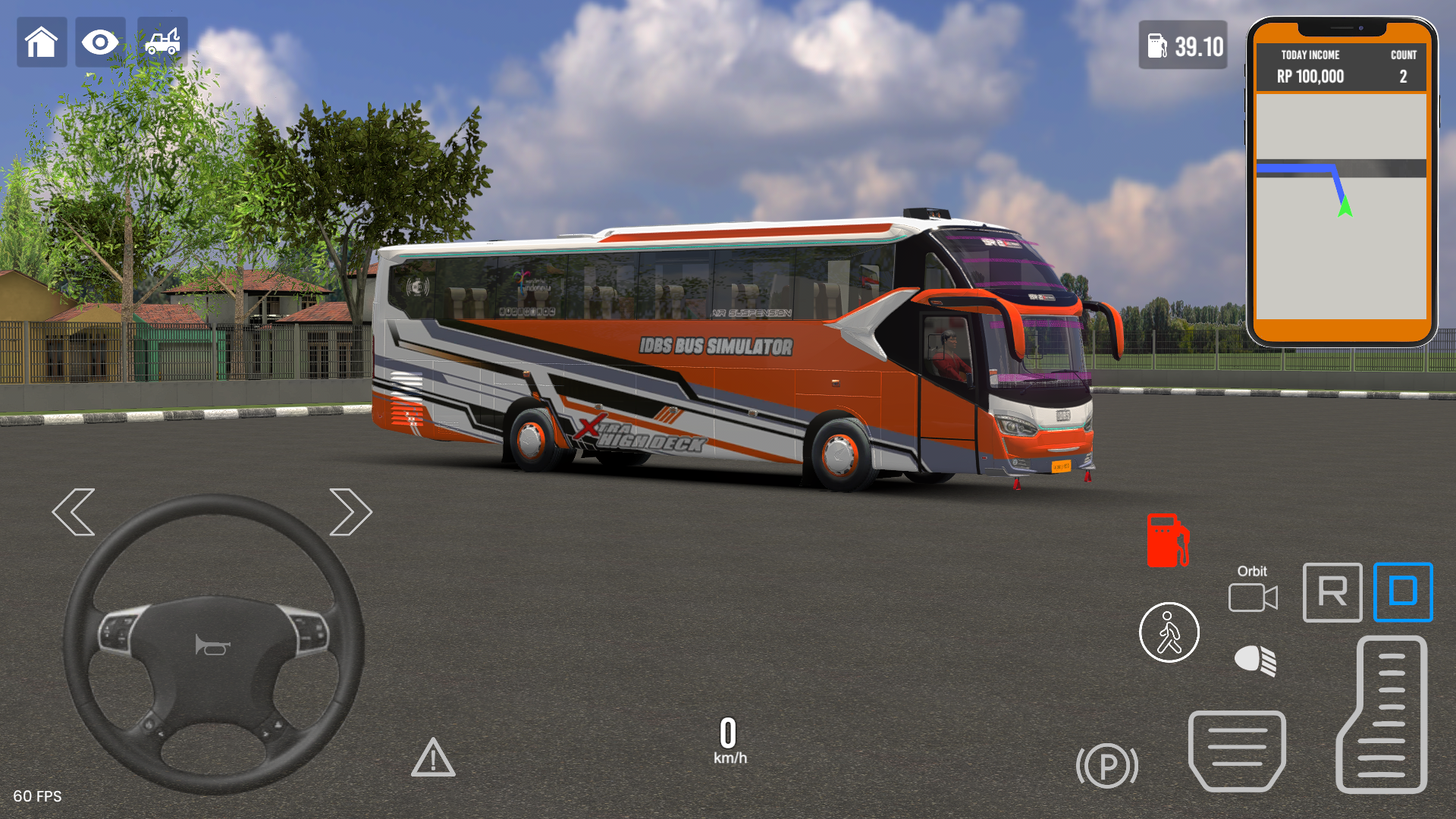Select the eye camera view icon
Viewport: 1456px width, 819px height.
[100, 42]
